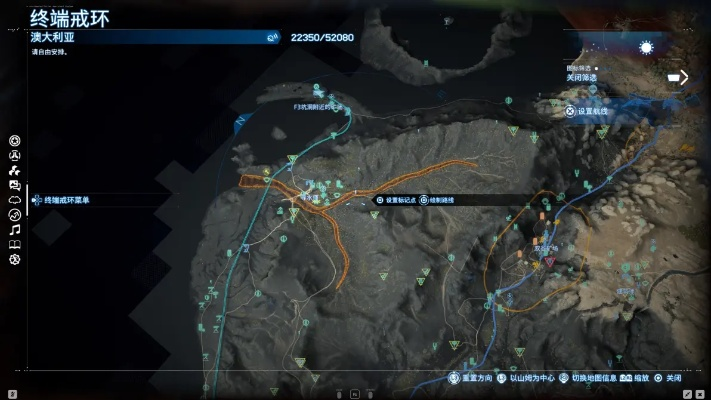Select the star badge icon atop sidebar

tap(15, 141)
